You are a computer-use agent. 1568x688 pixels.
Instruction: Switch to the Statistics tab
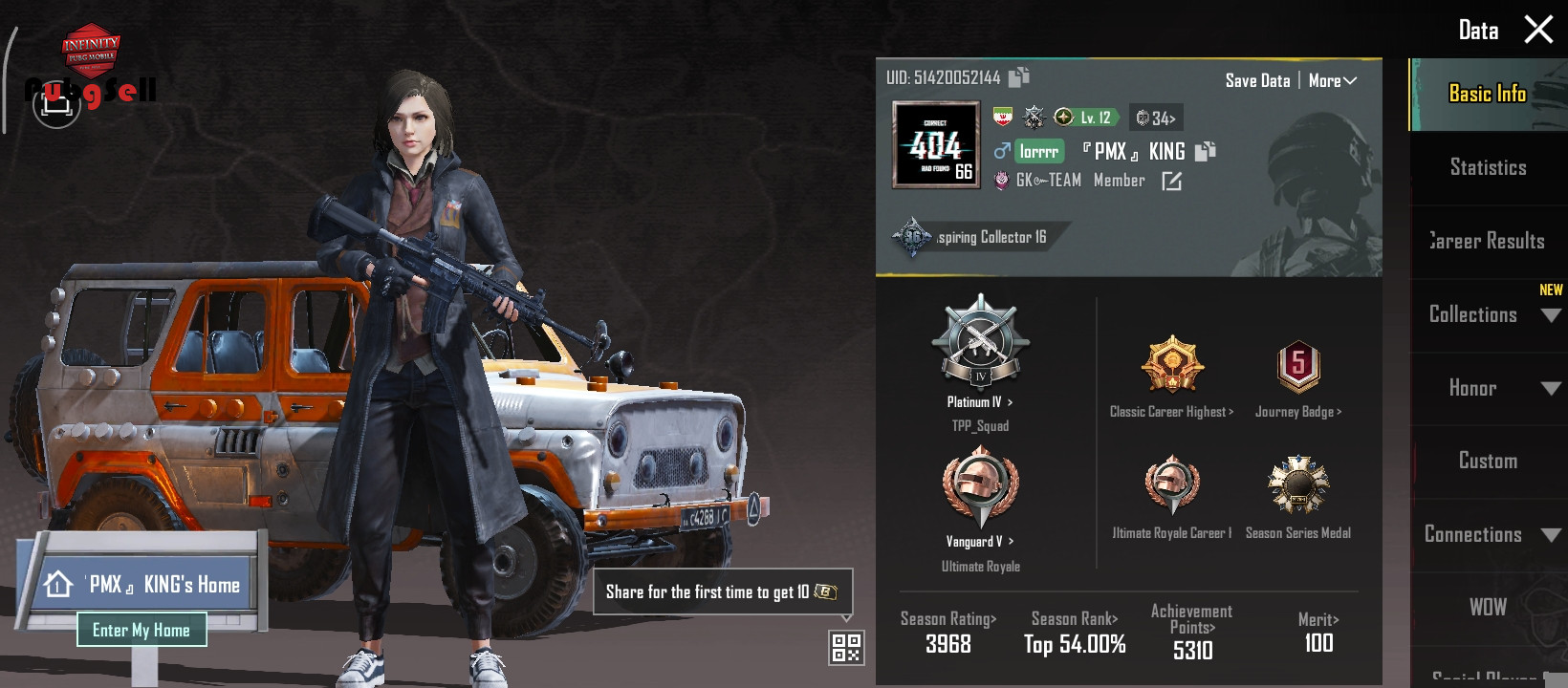click(x=1488, y=167)
